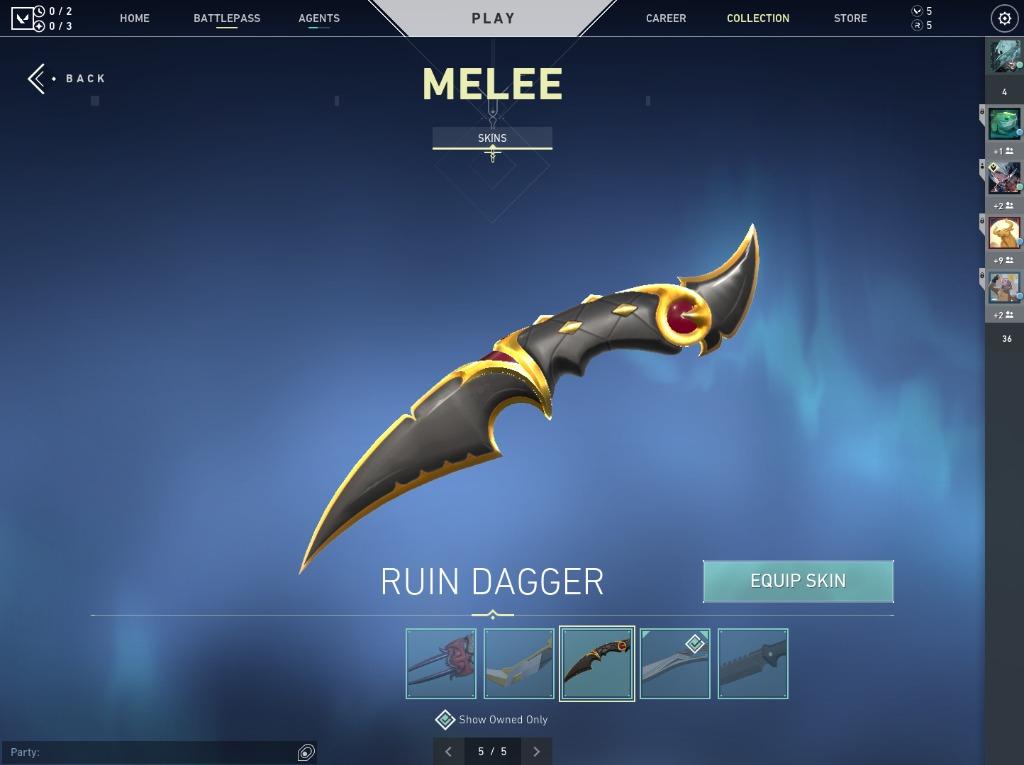Go back using the Back button
The image size is (1024, 765).
pyautogui.click(x=66, y=79)
